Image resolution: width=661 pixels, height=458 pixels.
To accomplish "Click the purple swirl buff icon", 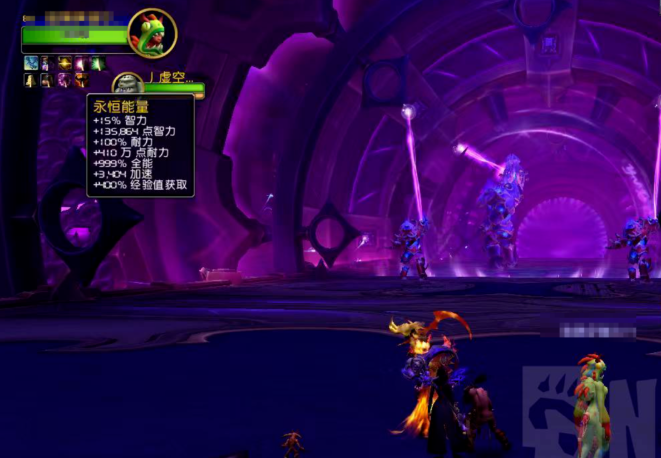I will 65,80.
